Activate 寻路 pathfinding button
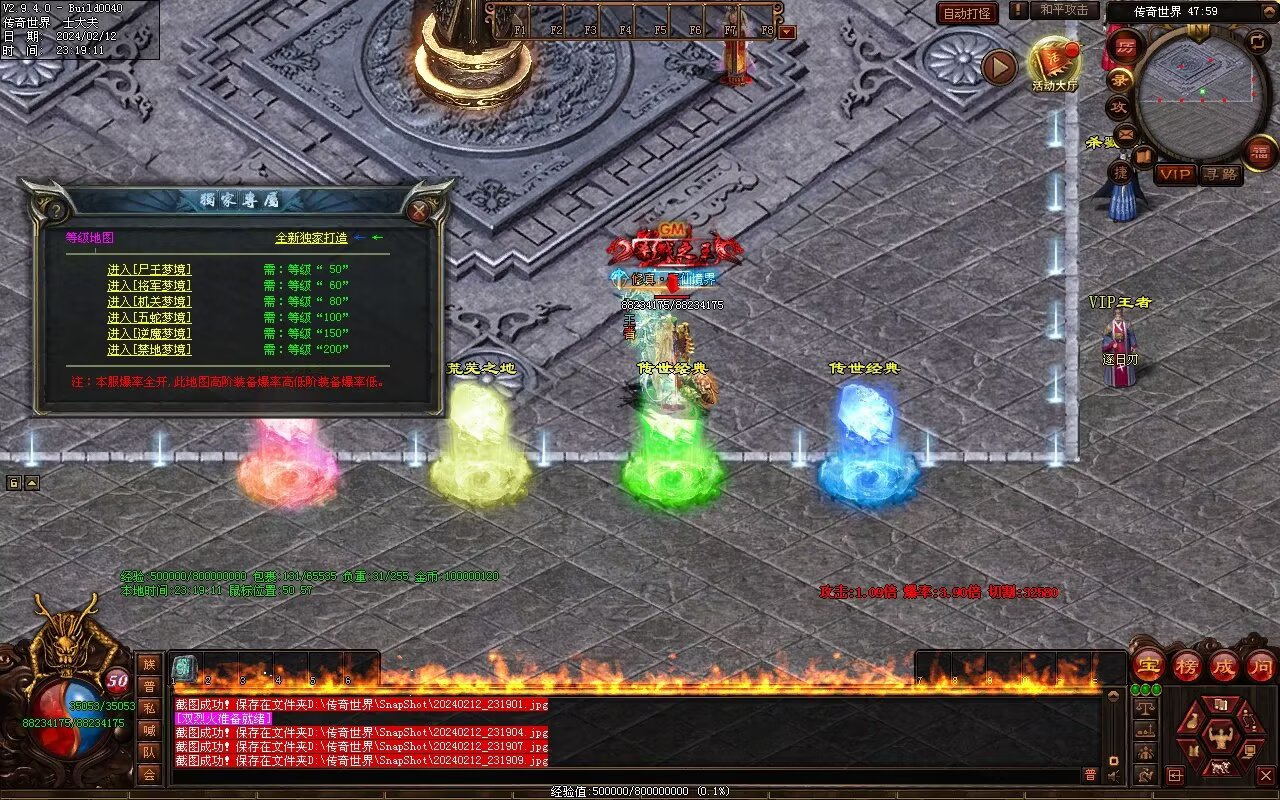Image resolution: width=1280 pixels, height=800 pixels. point(1220,174)
